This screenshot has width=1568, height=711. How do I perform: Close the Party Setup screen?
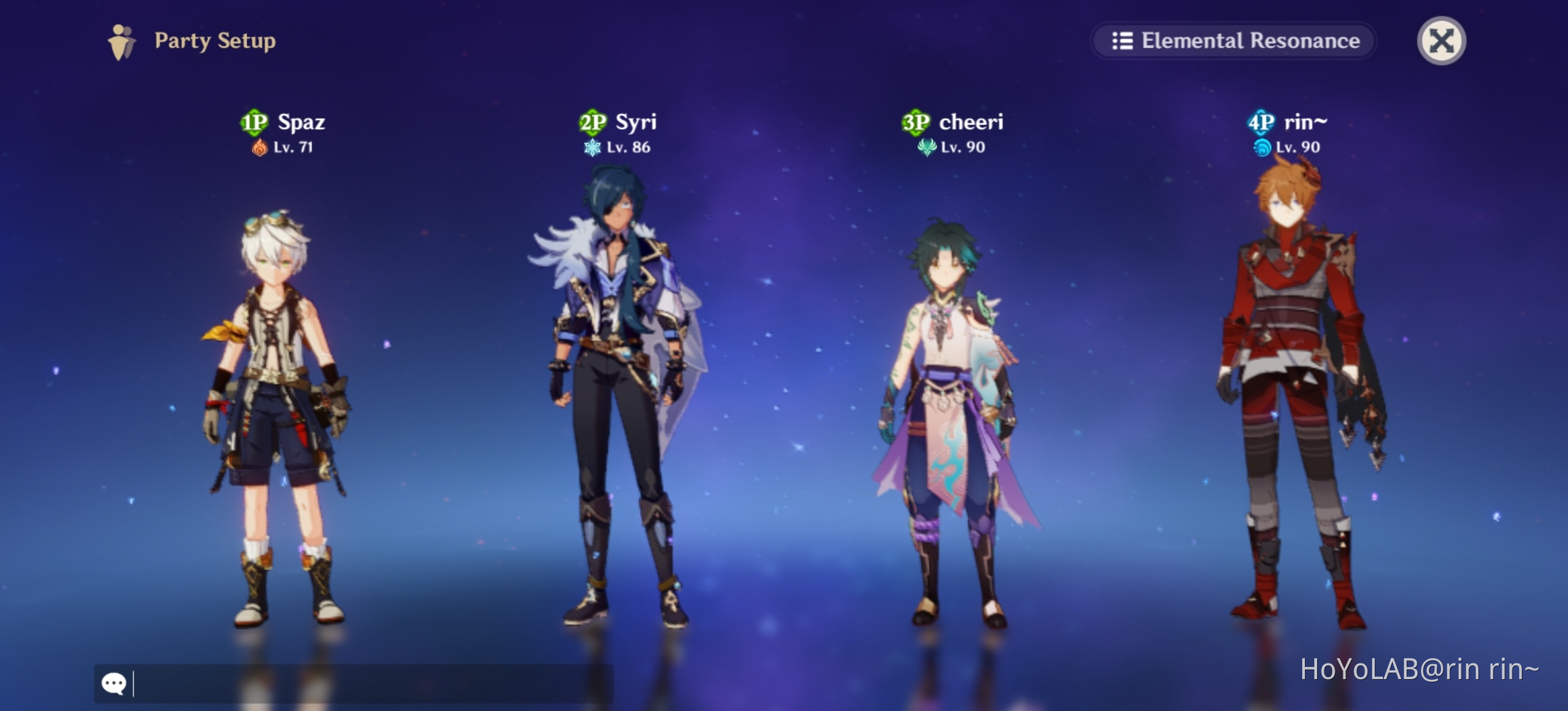[x=1444, y=41]
